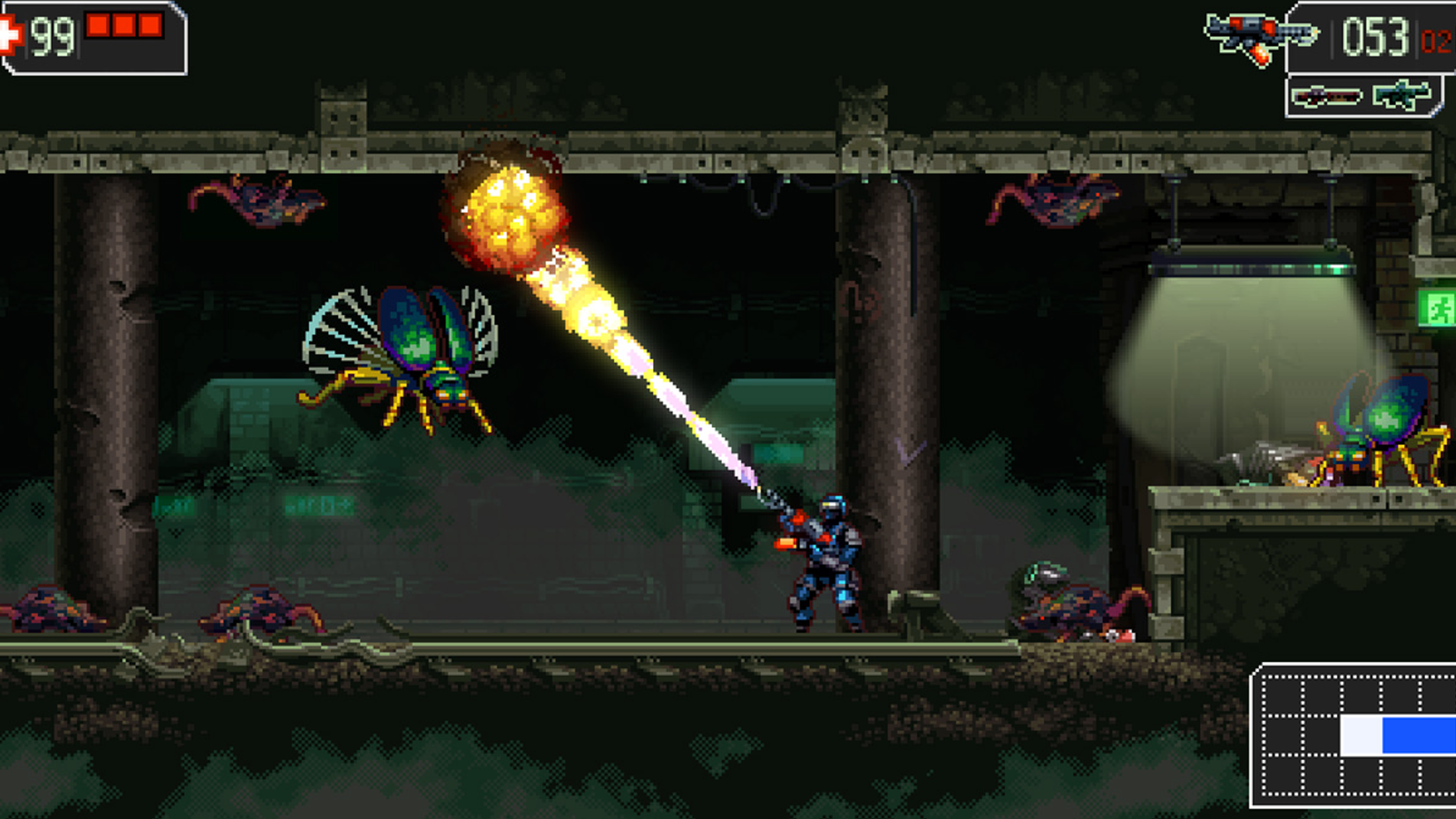Click the white highlighted room on the minimap
The image size is (1456, 819).
click(x=1362, y=734)
